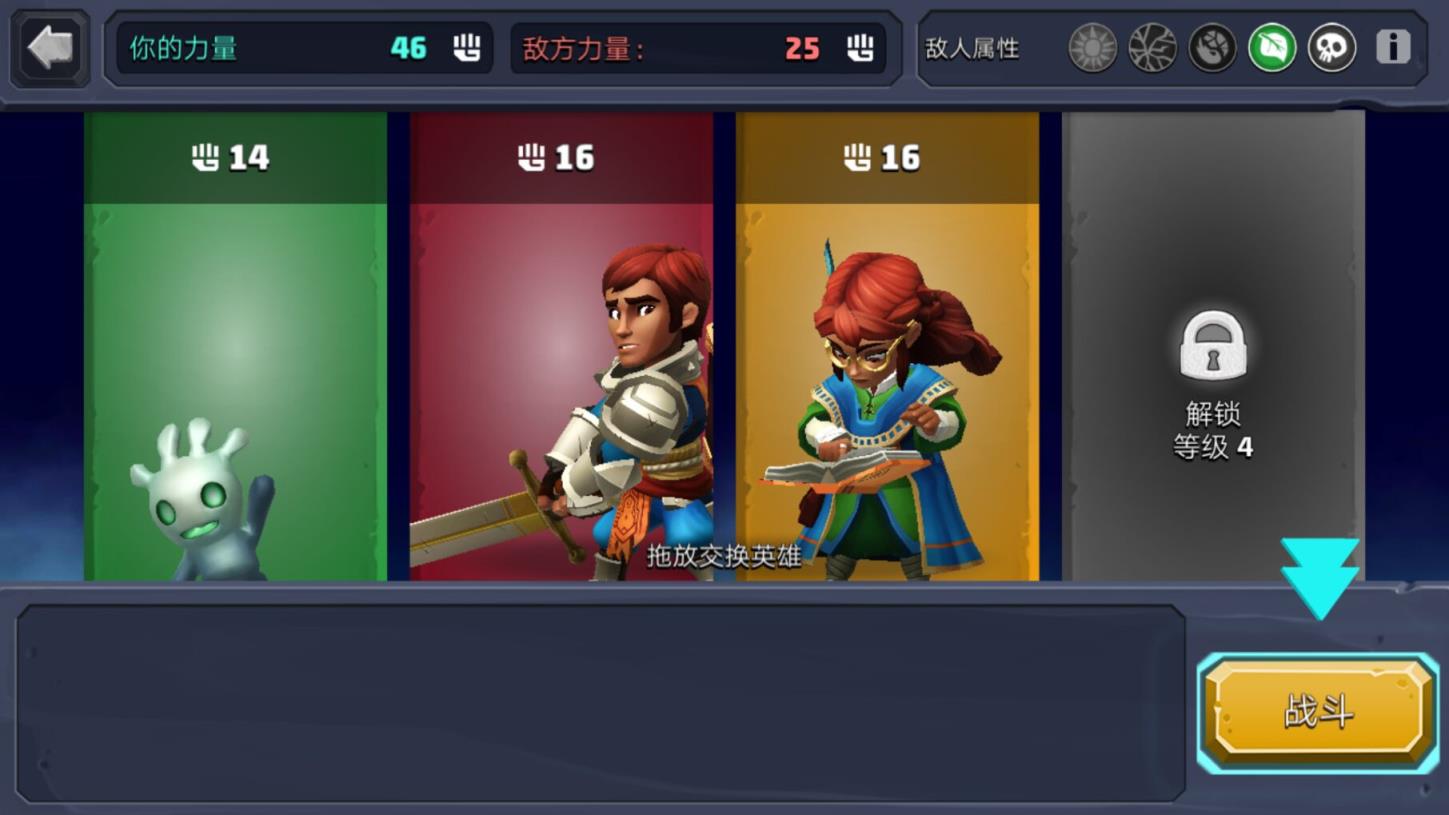Screen dimensions: 1449x815
Task: Click the green leaf enemy attribute icon
Action: coord(1272,47)
